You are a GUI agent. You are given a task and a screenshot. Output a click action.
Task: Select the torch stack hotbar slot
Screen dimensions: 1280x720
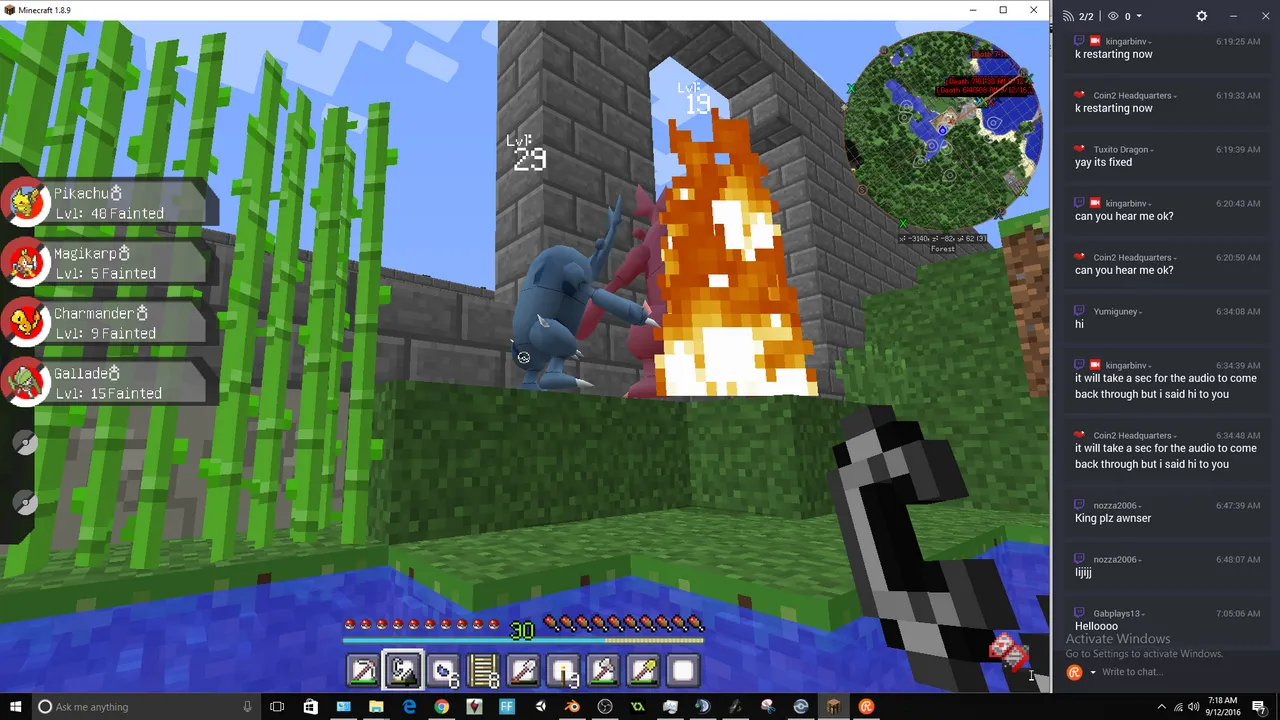pos(563,671)
